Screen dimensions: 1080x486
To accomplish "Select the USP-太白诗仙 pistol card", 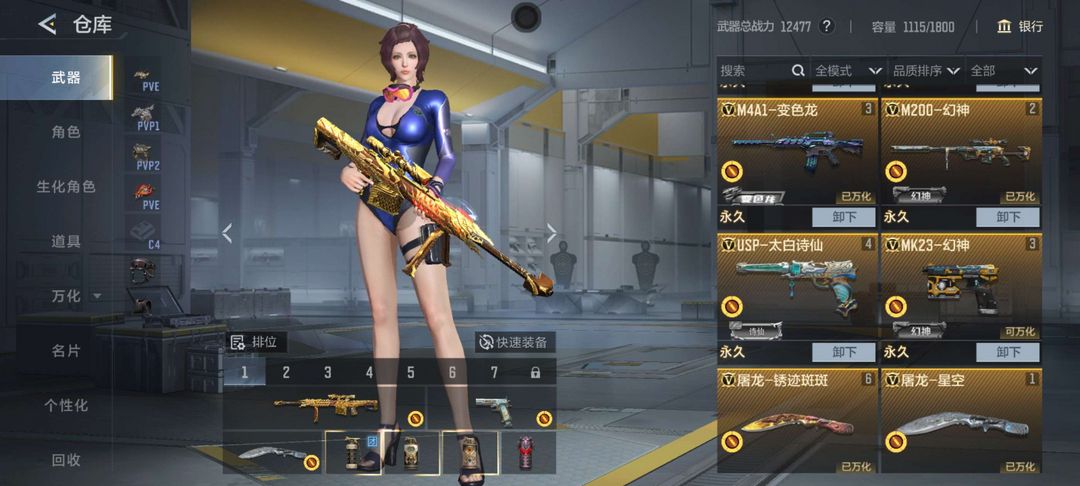I will (x=796, y=285).
